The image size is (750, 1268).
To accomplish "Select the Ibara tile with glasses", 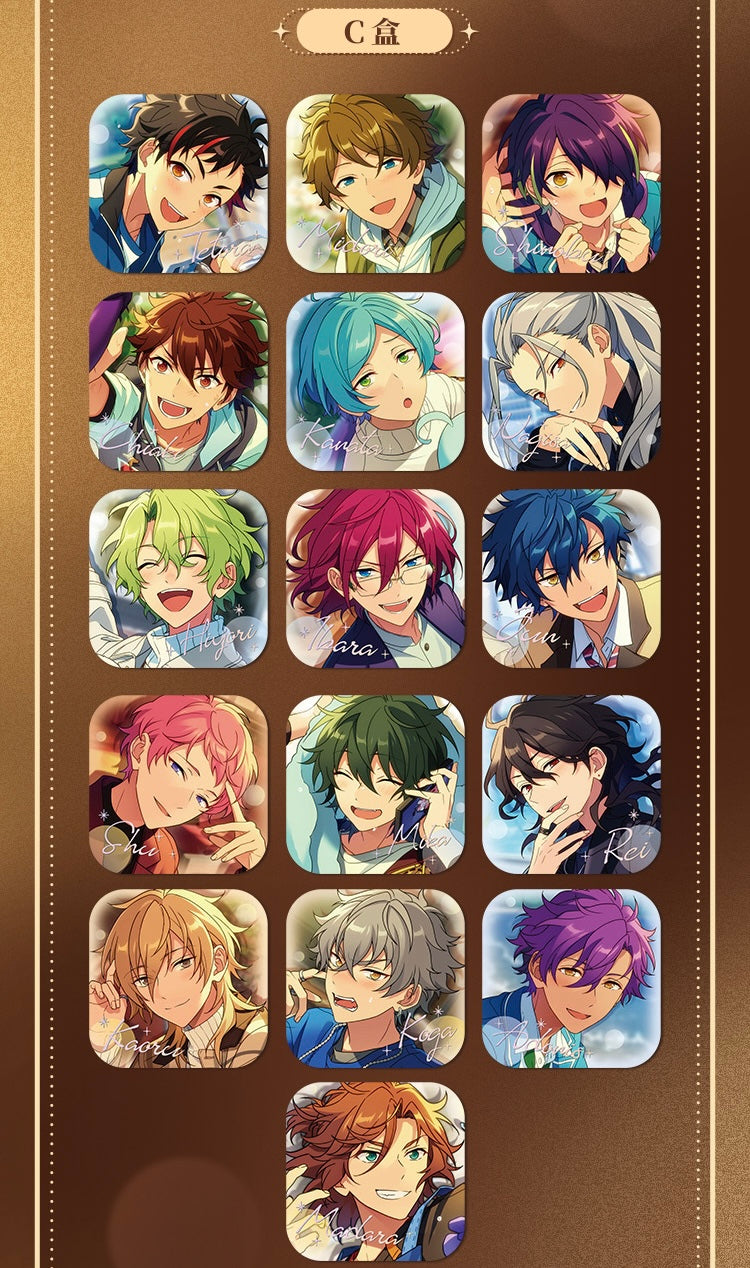I will click(375, 578).
